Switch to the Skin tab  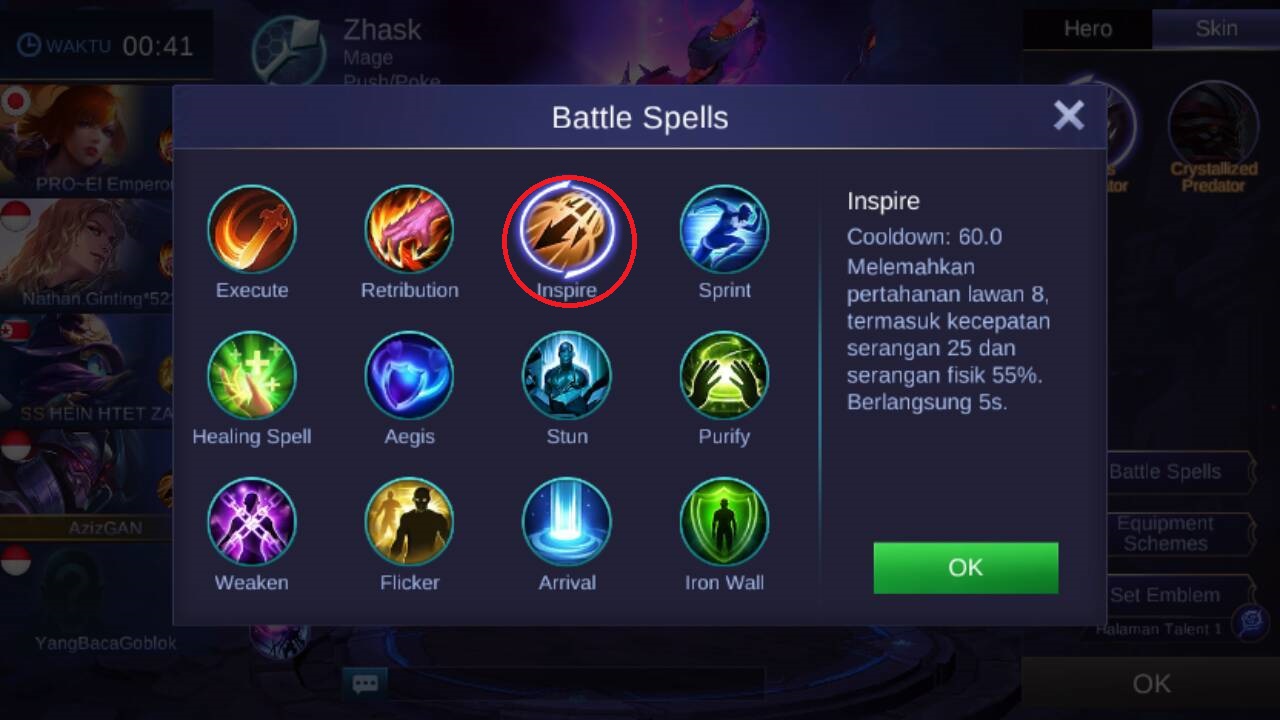click(x=1216, y=29)
